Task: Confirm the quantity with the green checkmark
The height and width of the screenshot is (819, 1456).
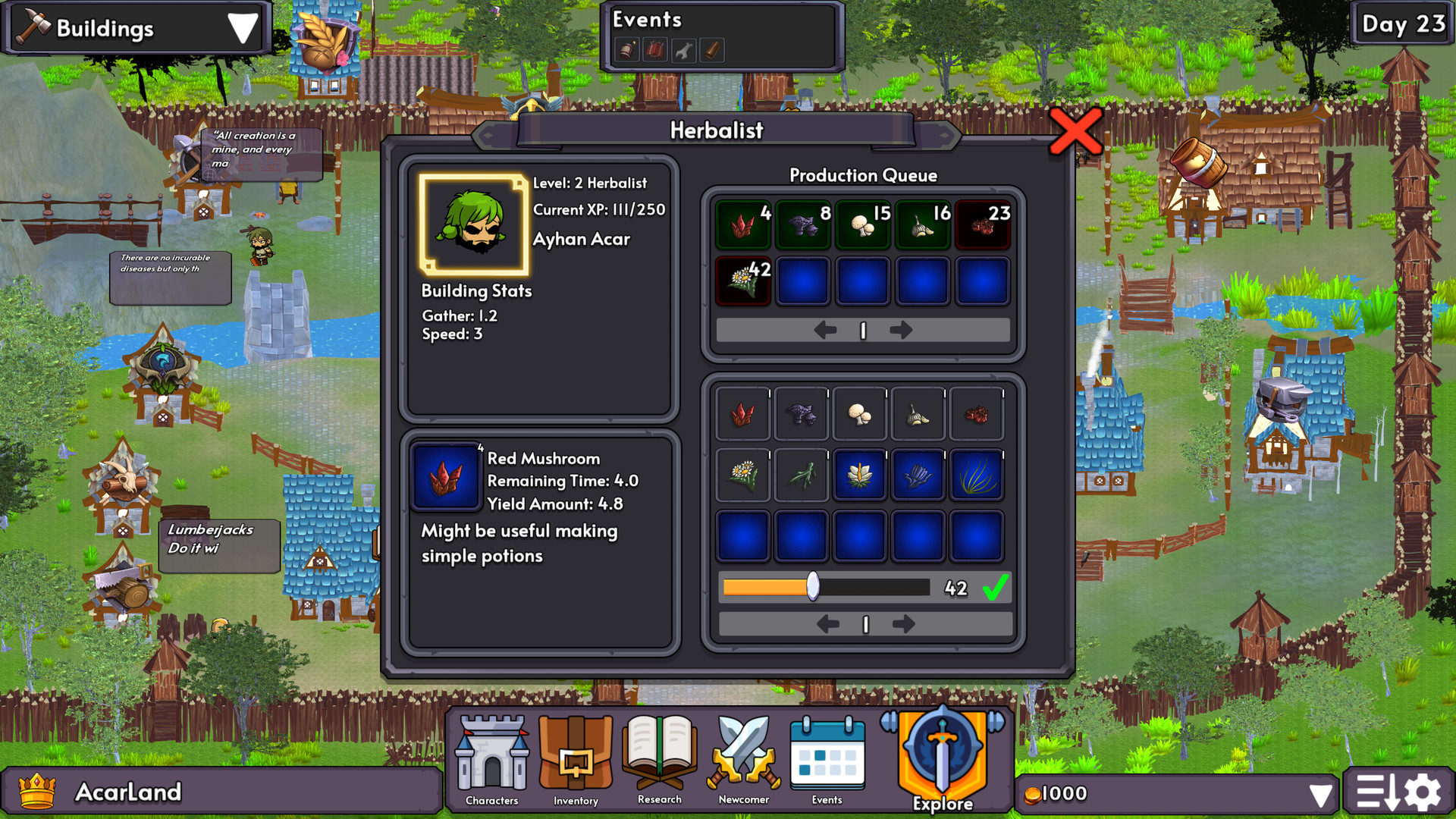Action: click(994, 586)
